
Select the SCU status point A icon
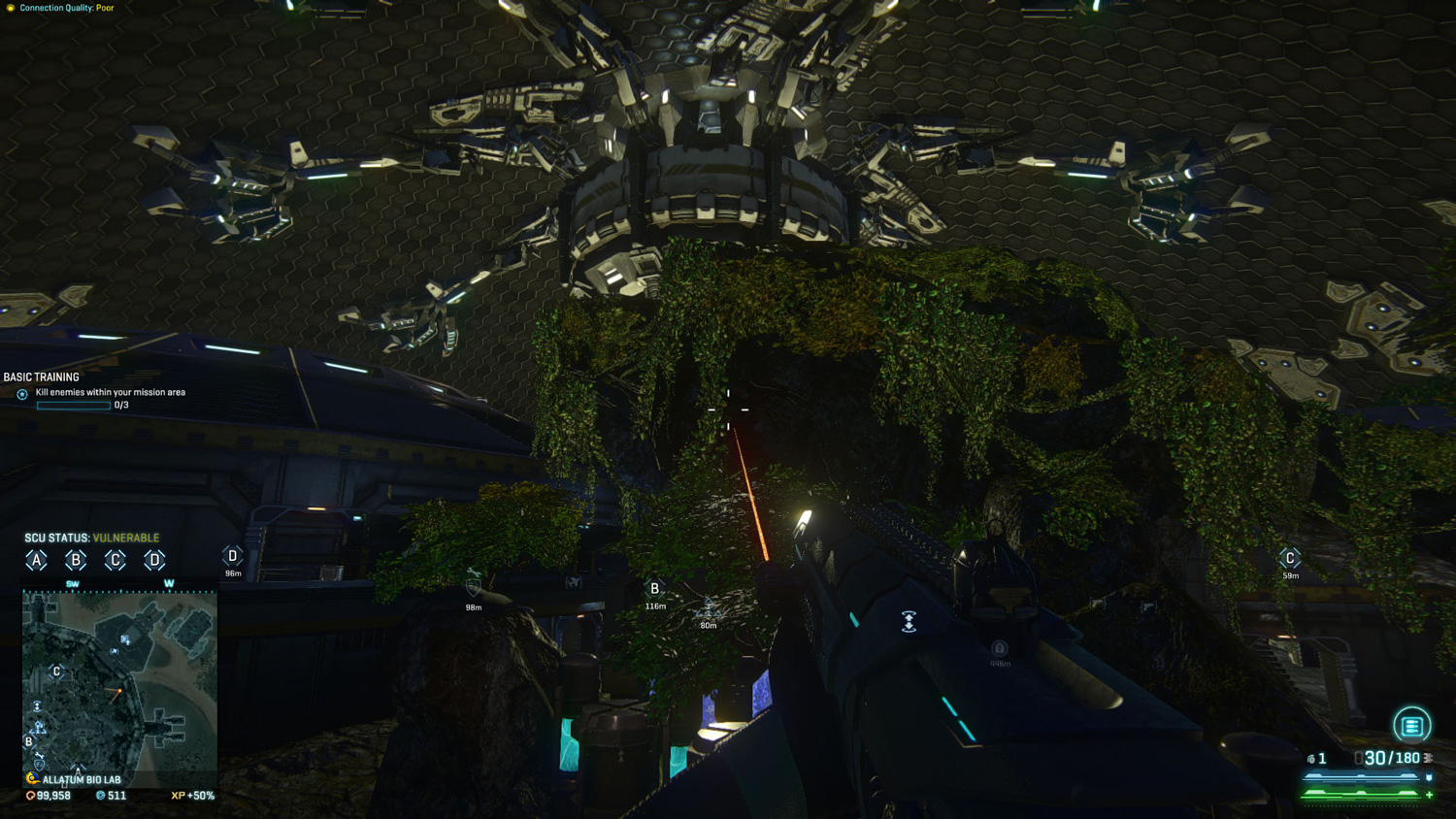pos(36,560)
